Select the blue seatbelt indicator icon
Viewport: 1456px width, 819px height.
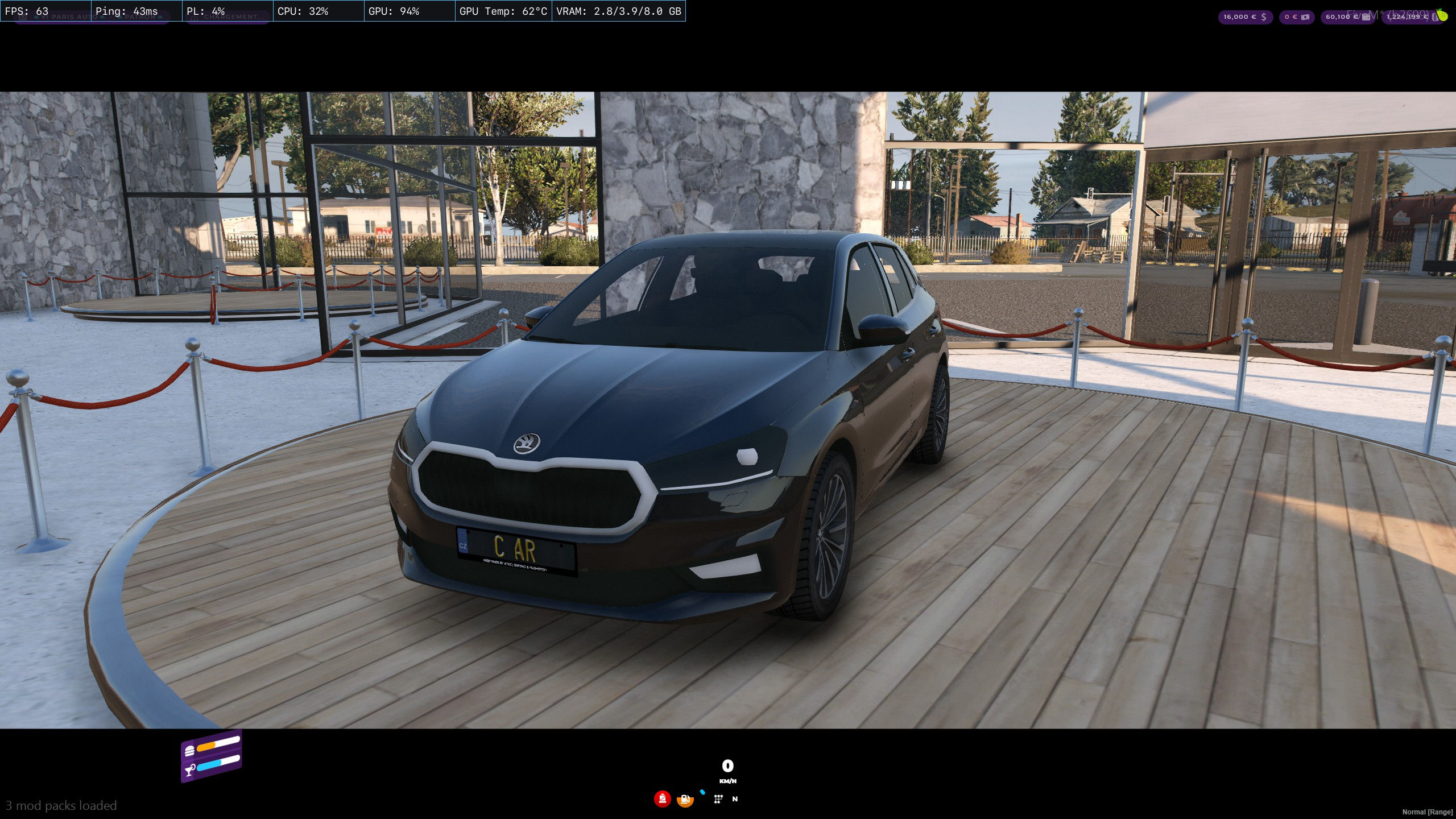tap(702, 792)
